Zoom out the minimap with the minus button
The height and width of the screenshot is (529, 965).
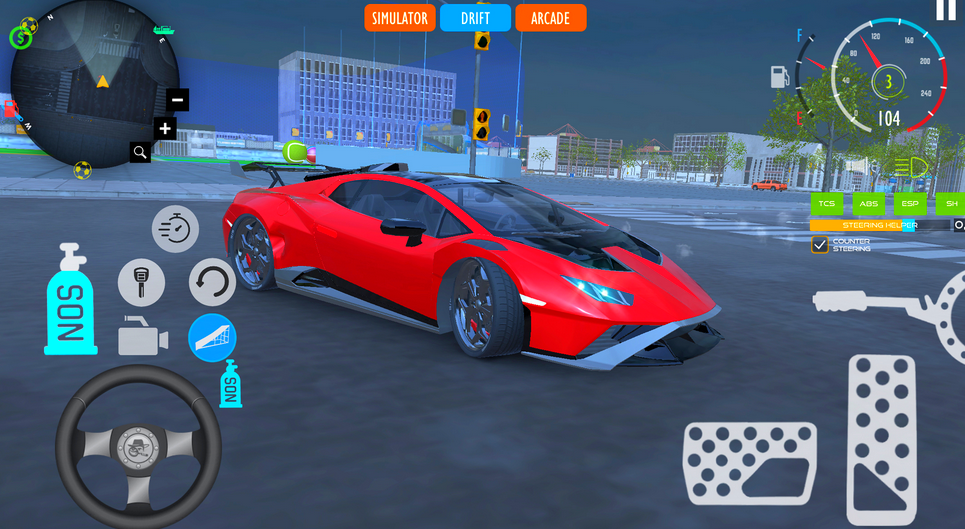177,99
